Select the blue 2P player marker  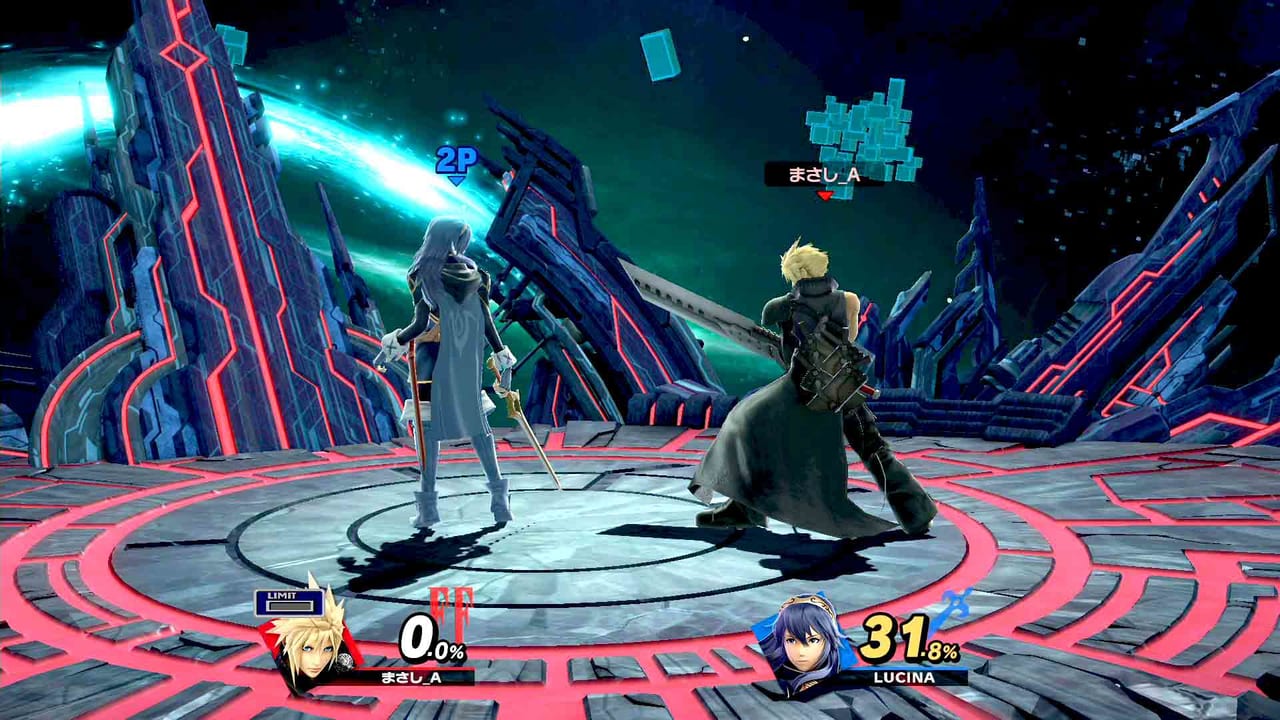[455, 162]
